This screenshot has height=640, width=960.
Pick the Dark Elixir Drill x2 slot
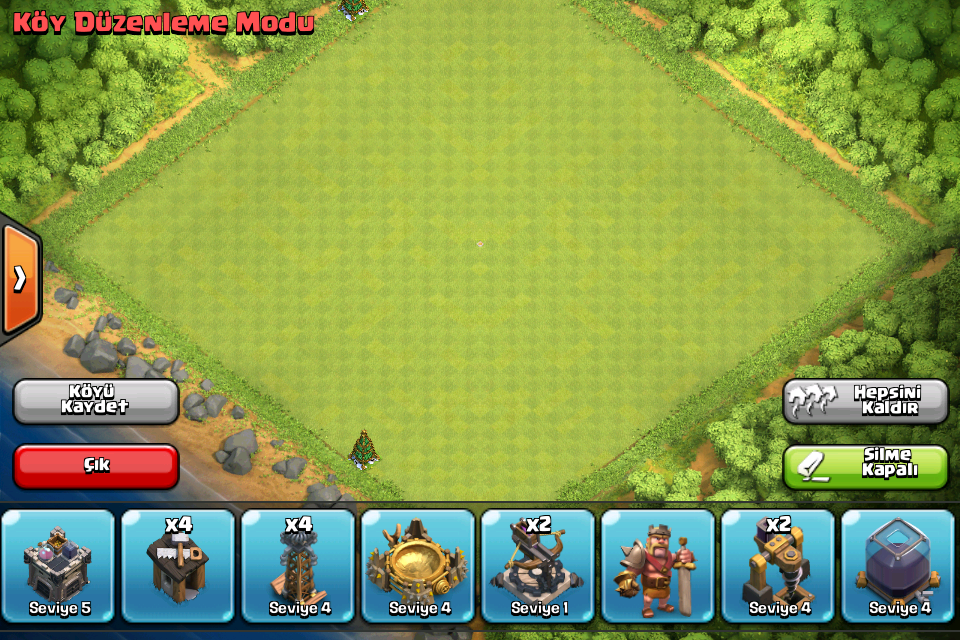point(778,566)
